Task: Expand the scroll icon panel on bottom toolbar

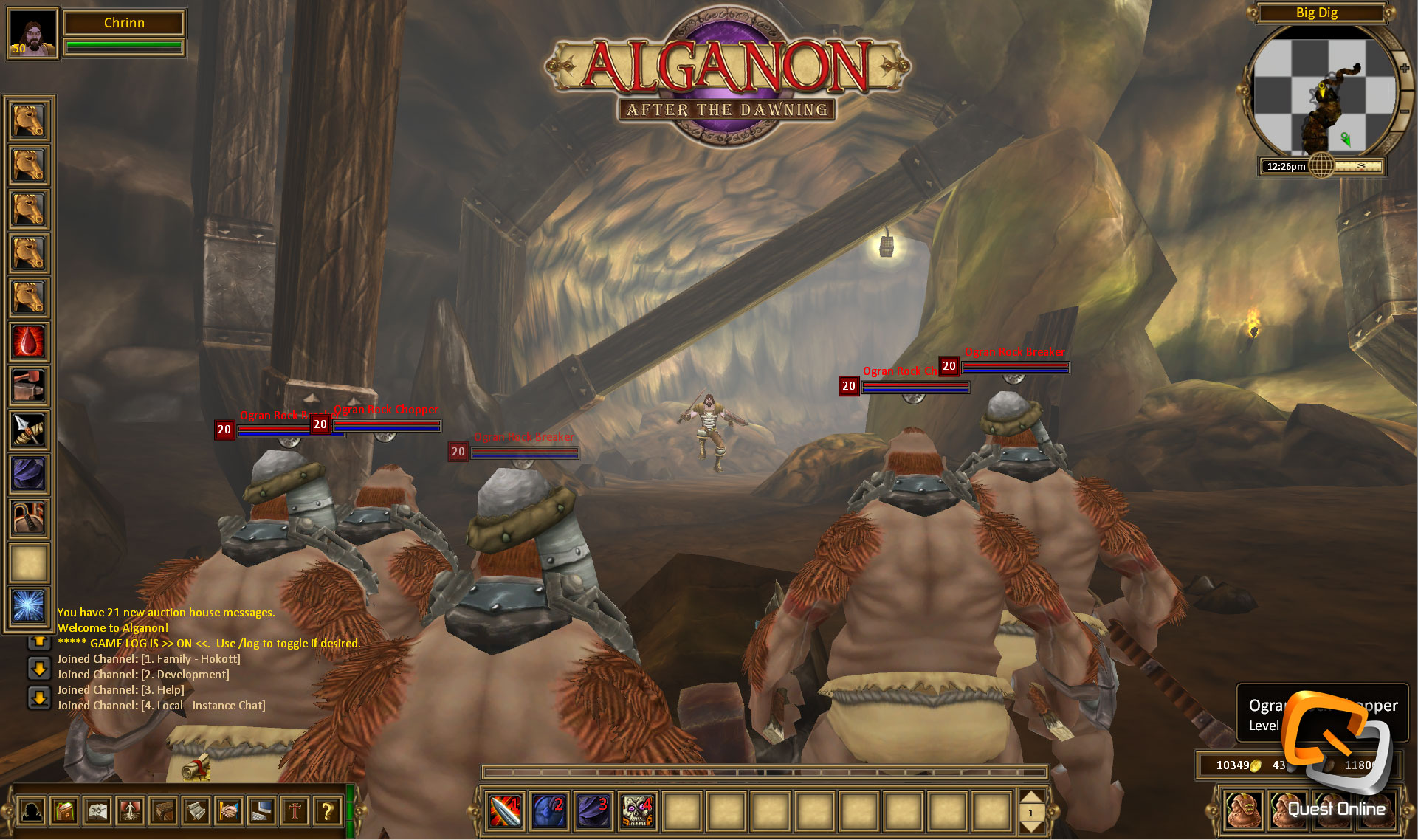Action: [196, 810]
